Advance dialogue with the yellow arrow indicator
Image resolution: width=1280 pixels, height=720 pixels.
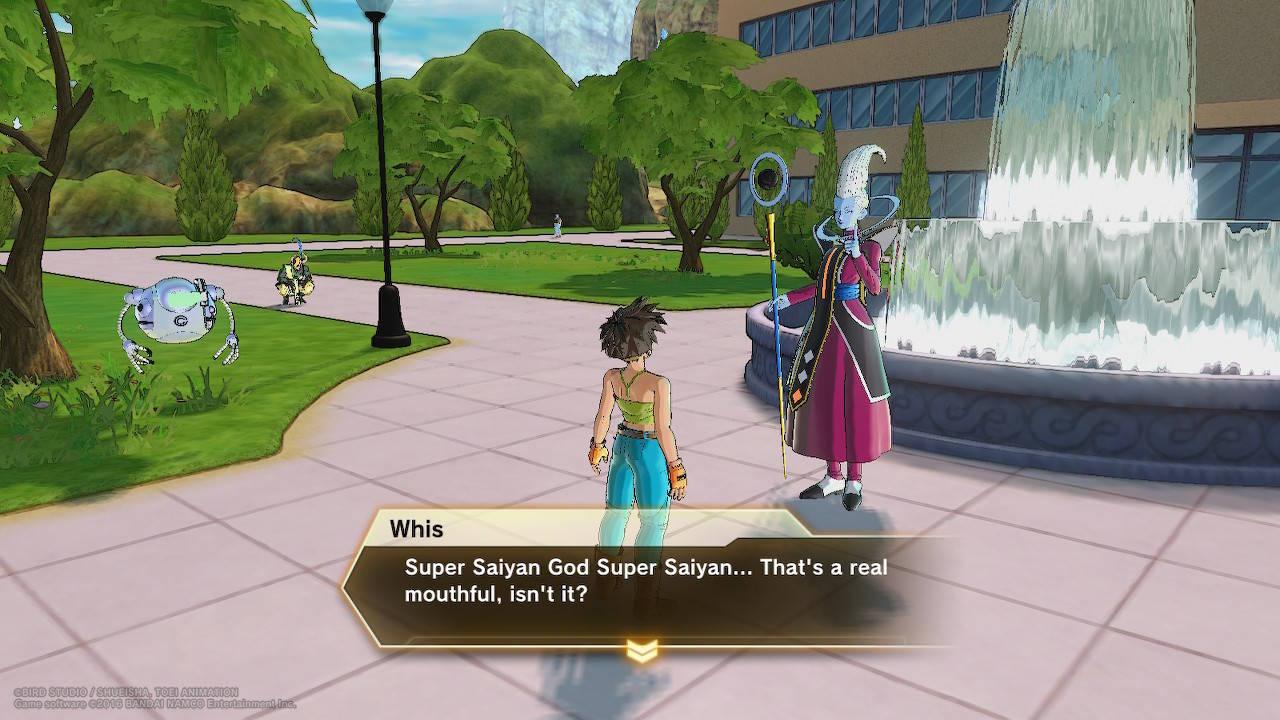tap(641, 652)
